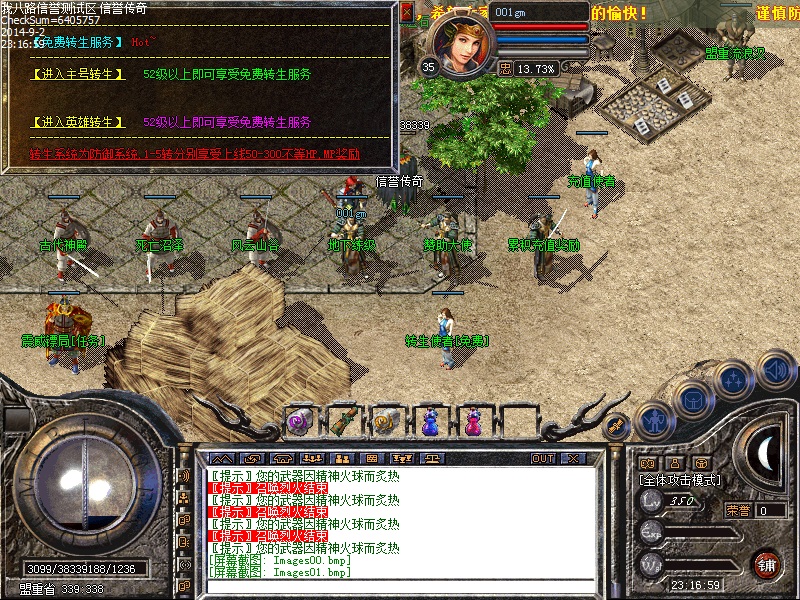
Task: Click the mountain-icon button above the chat
Action: (221, 459)
